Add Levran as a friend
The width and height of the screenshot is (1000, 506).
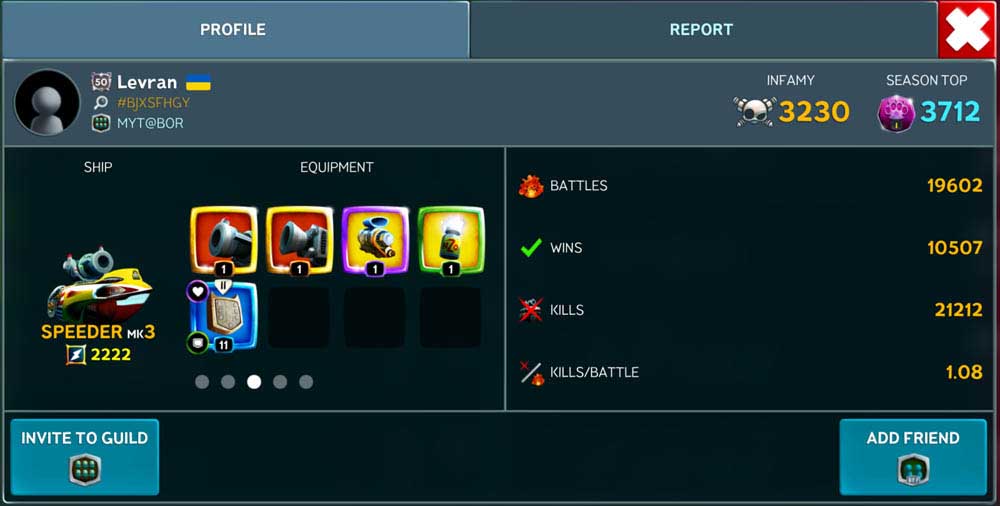(913, 456)
